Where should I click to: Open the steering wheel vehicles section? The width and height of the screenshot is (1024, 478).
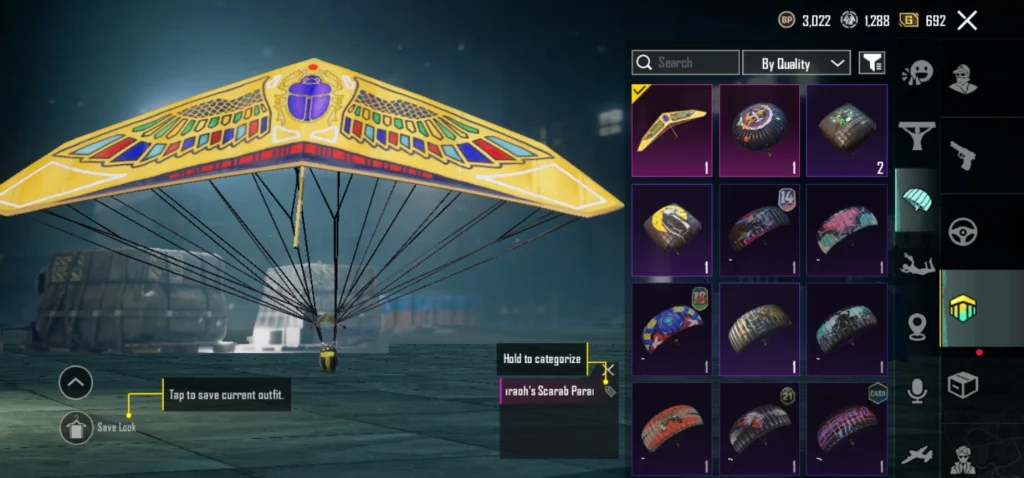pos(963,232)
